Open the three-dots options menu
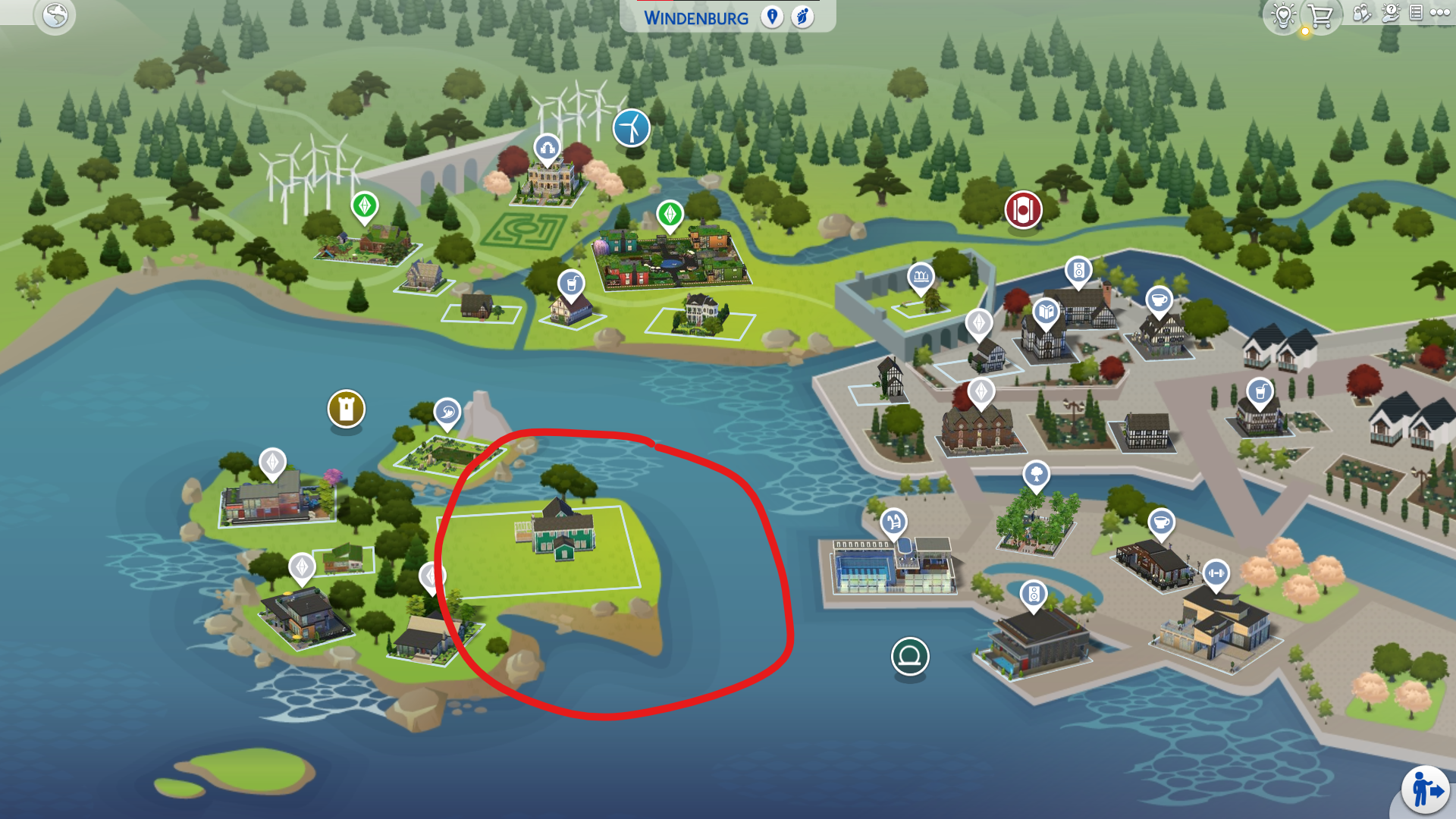1456x819 pixels. (x=1439, y=13)
